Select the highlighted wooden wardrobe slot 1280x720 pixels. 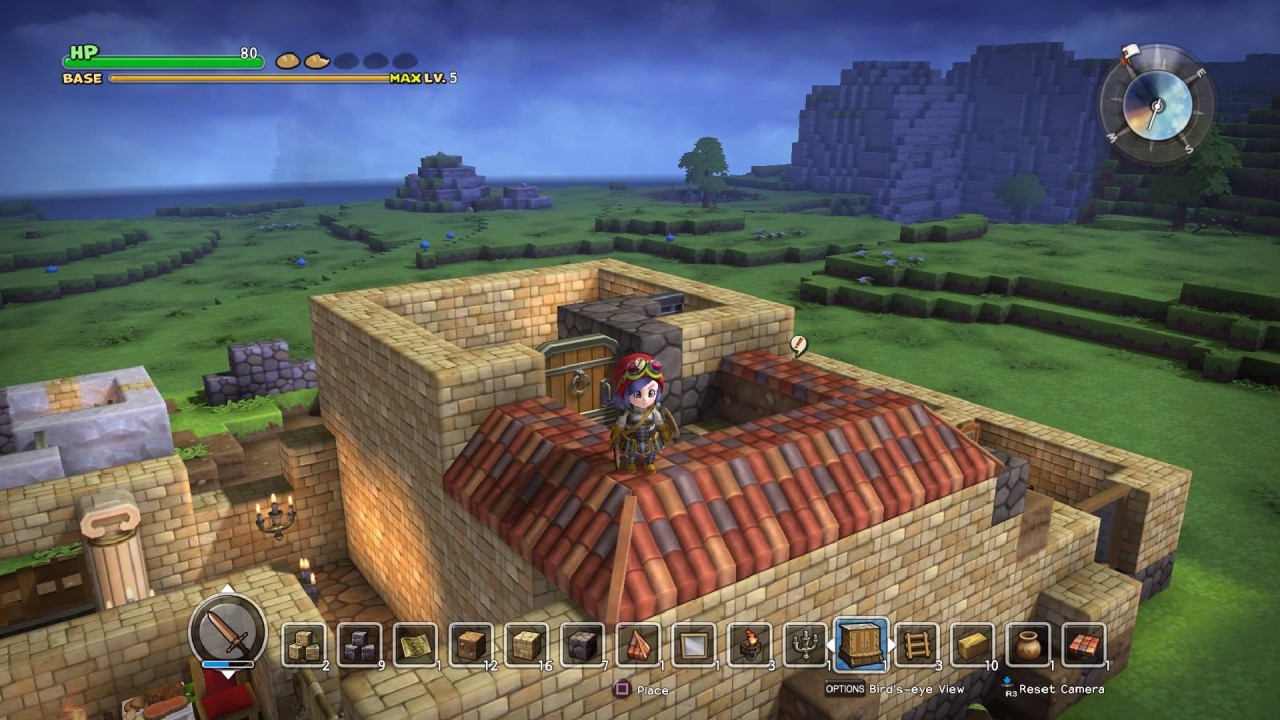click(861, 643)
